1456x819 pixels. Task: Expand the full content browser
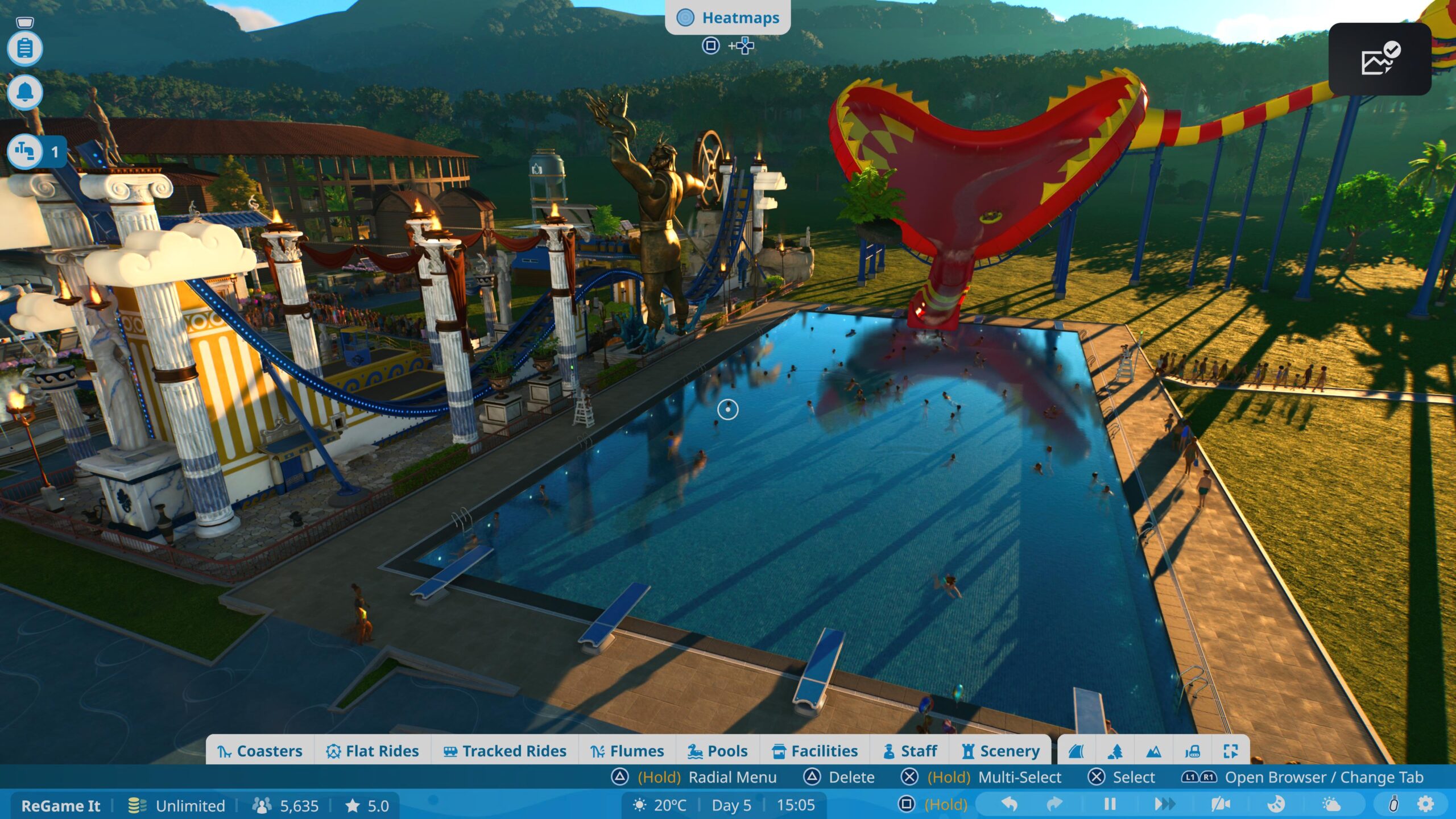1231,751
